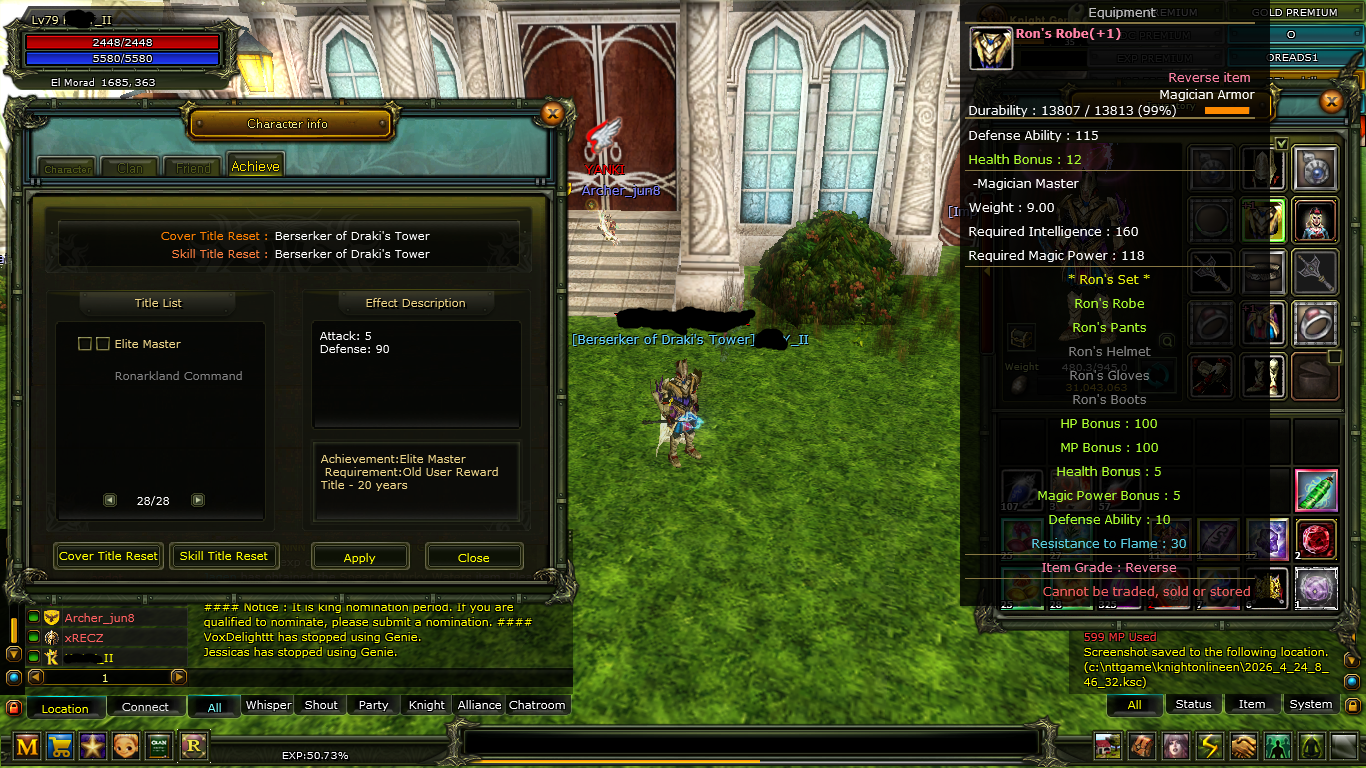Go to previous title list page

[x=110, y=500]
